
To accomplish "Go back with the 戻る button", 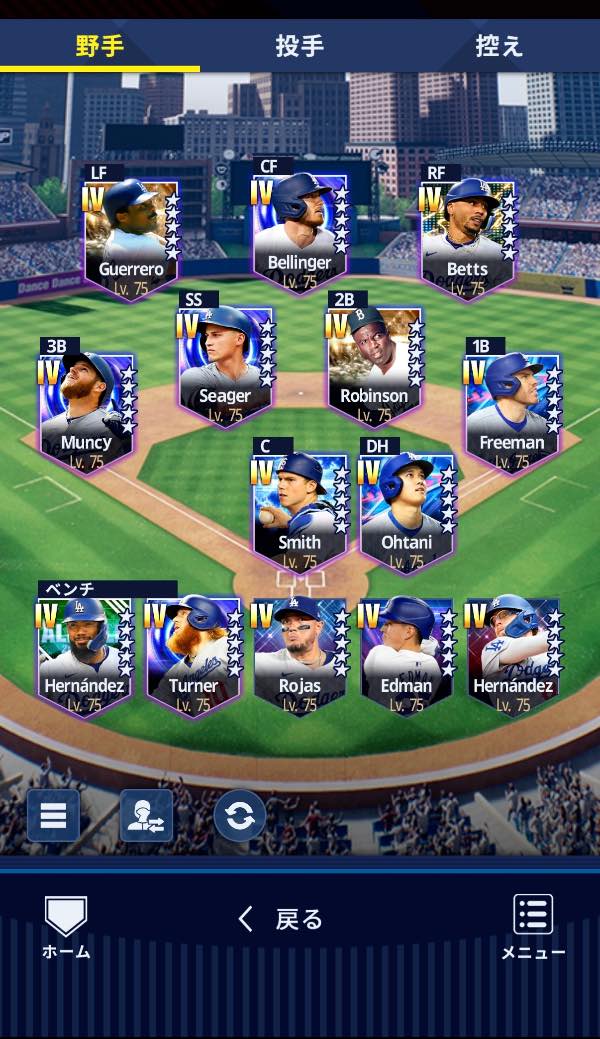I will click(x=281, y=918).
